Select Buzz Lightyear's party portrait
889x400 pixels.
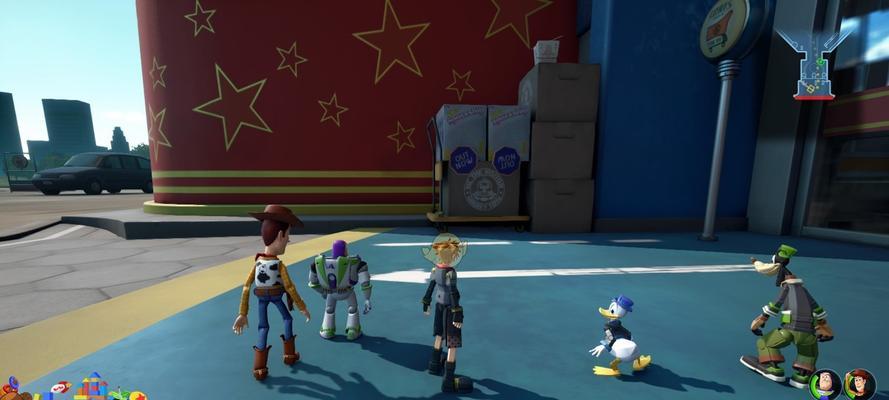[824, 385]
